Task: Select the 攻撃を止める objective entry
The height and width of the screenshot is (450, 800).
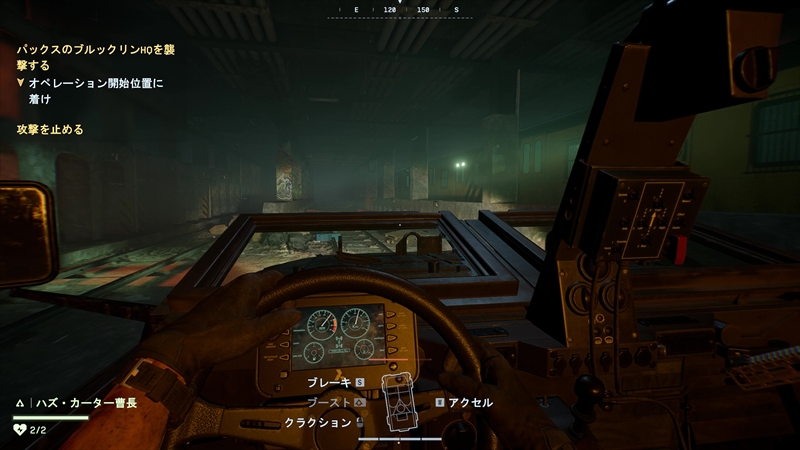Action: point(50,130)
